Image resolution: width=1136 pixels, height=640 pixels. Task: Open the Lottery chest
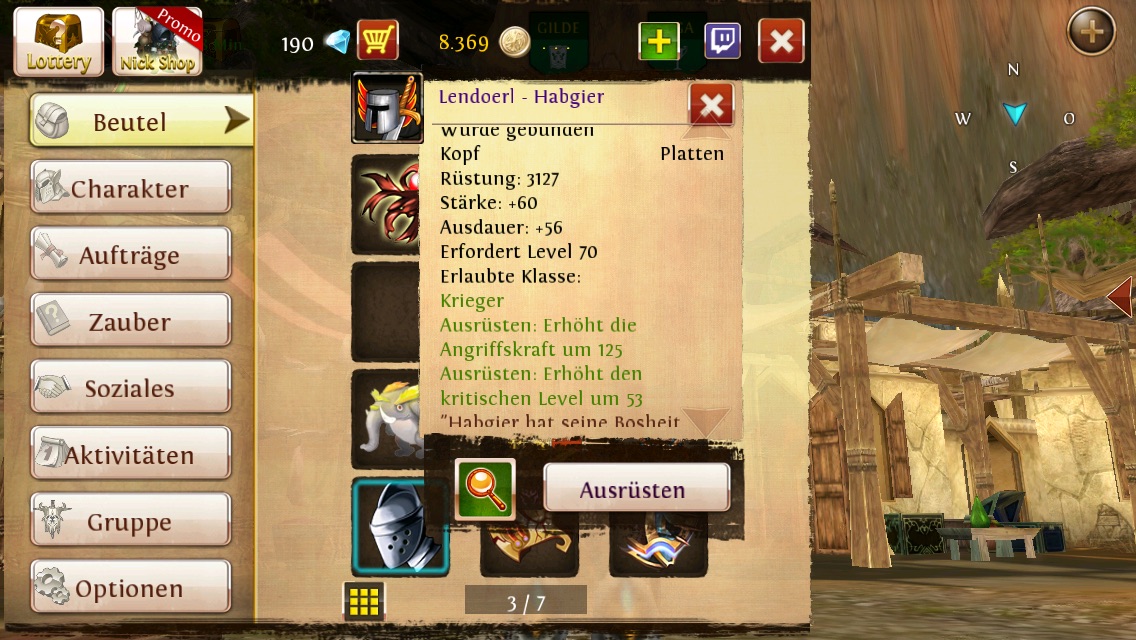click(x=58, y=42)
